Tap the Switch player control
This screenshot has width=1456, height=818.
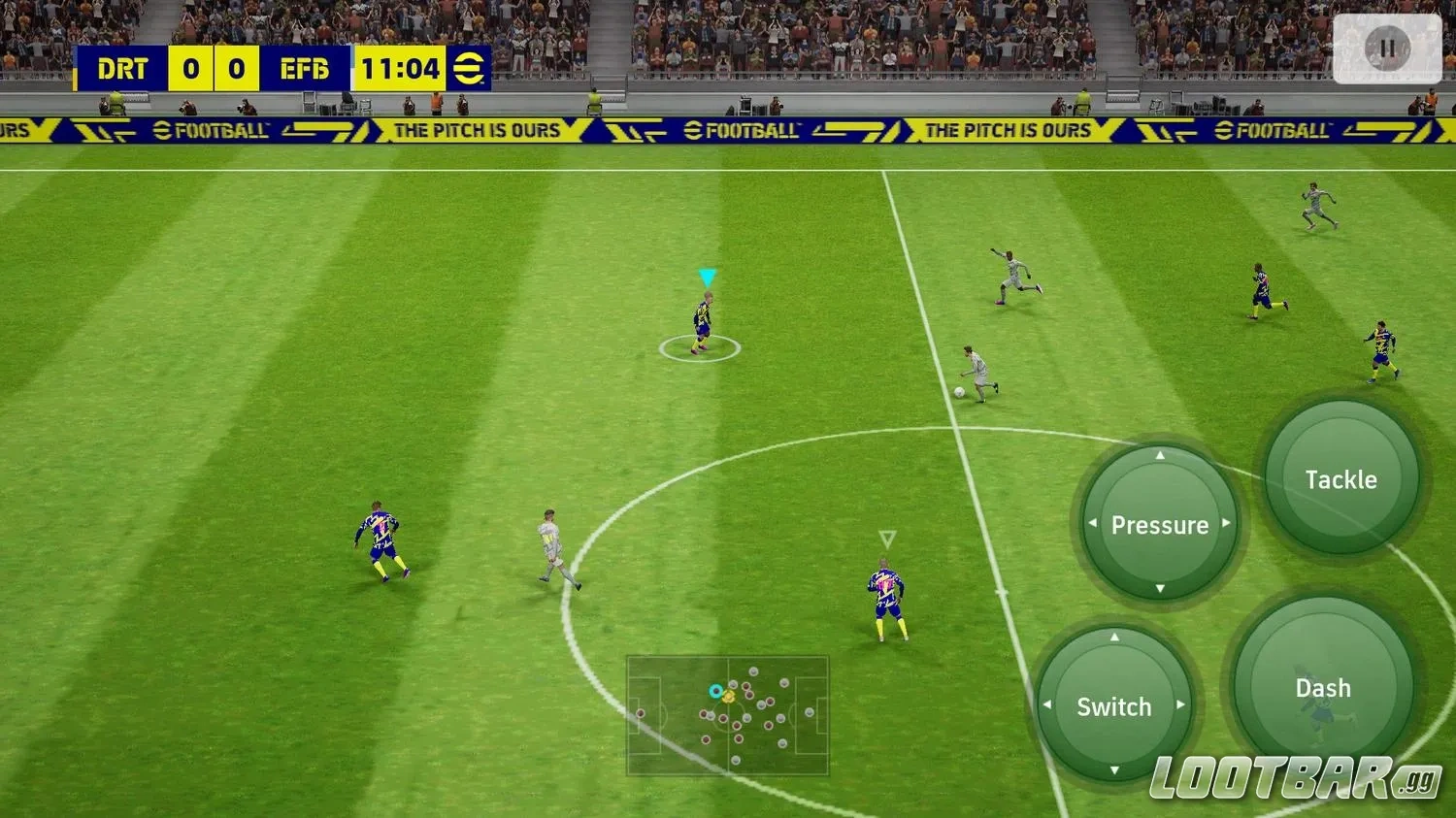pyautogui.click(x=1113, y=706)
